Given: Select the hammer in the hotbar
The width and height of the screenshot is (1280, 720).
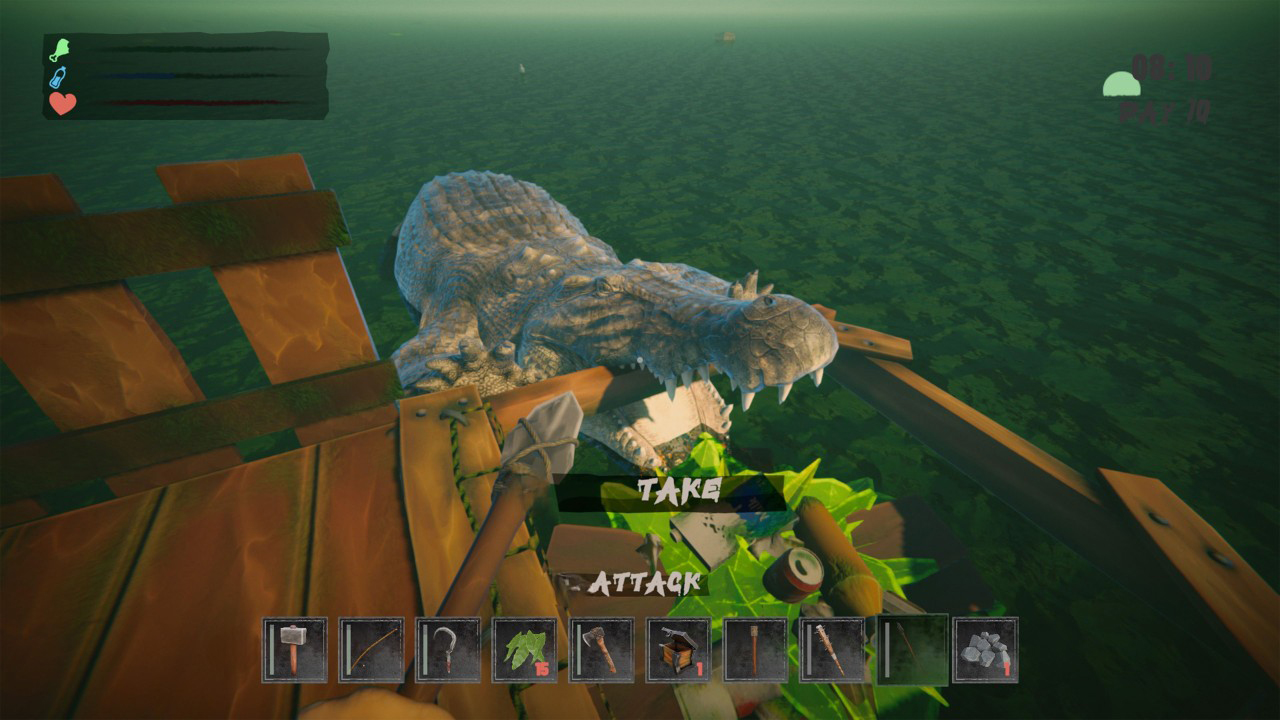Looking at the screenshot, I should click(x=293, y=650).
